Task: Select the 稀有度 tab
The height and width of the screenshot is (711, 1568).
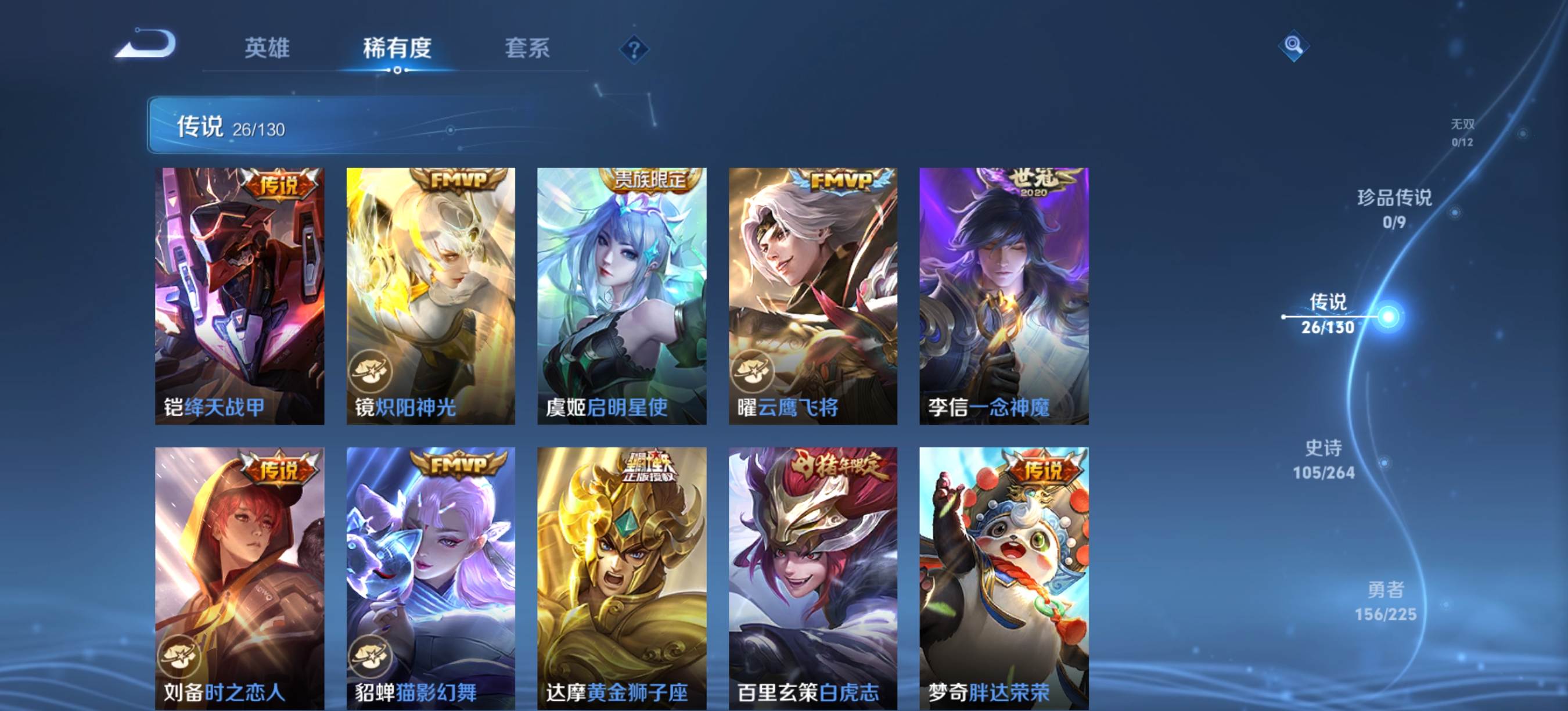Action: tap(397, 48)
